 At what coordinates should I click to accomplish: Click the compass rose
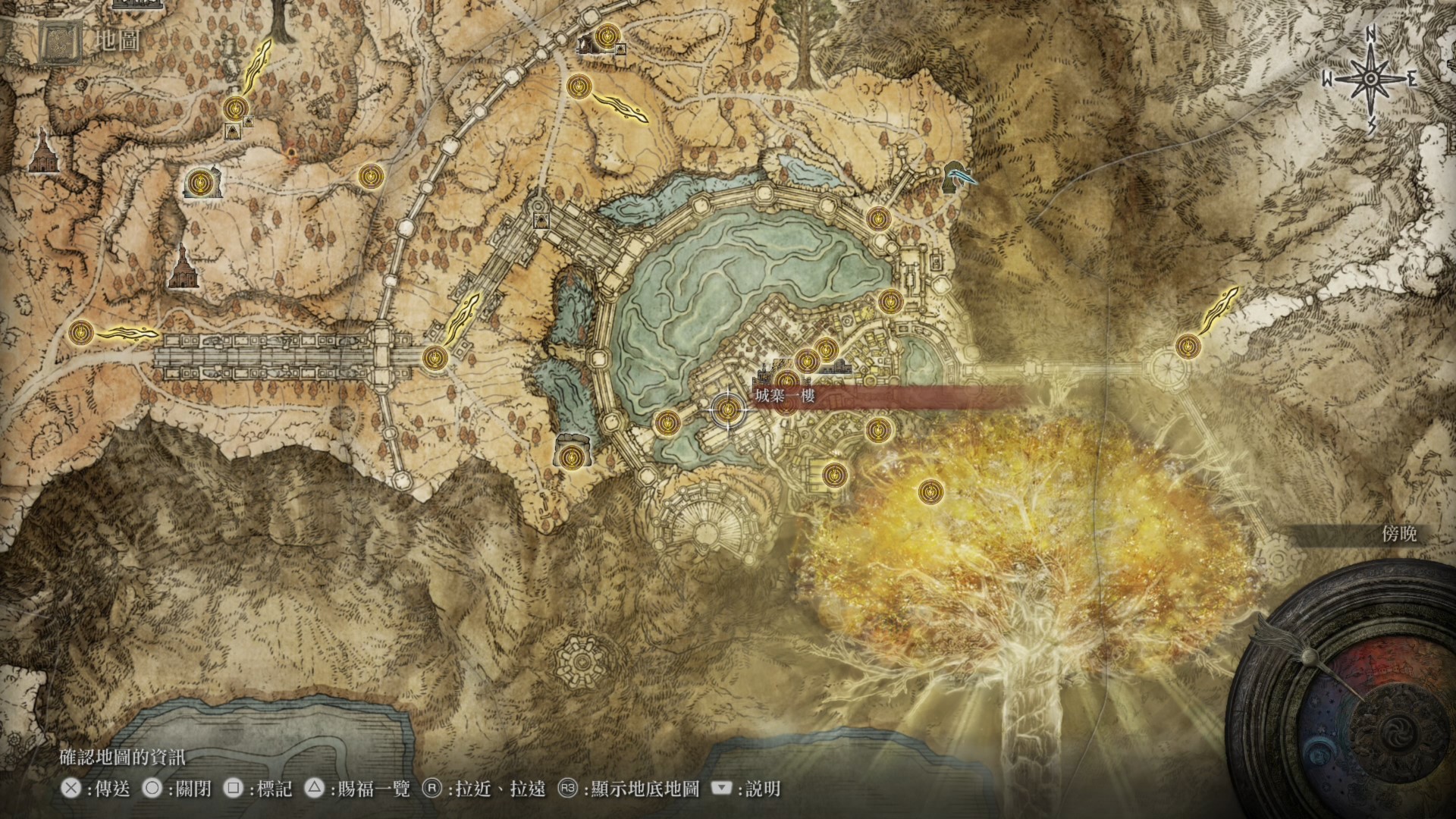click(1371, 79)
